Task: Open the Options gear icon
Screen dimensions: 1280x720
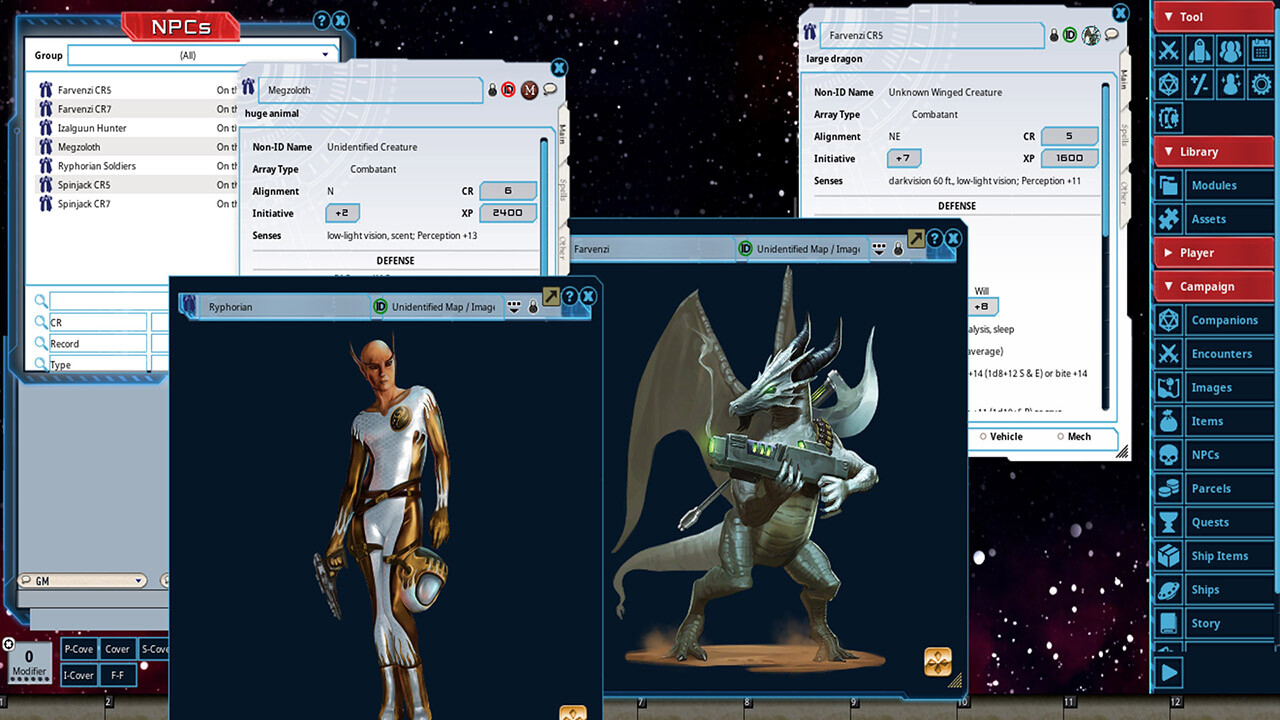Action: (x=1261, y=84)
